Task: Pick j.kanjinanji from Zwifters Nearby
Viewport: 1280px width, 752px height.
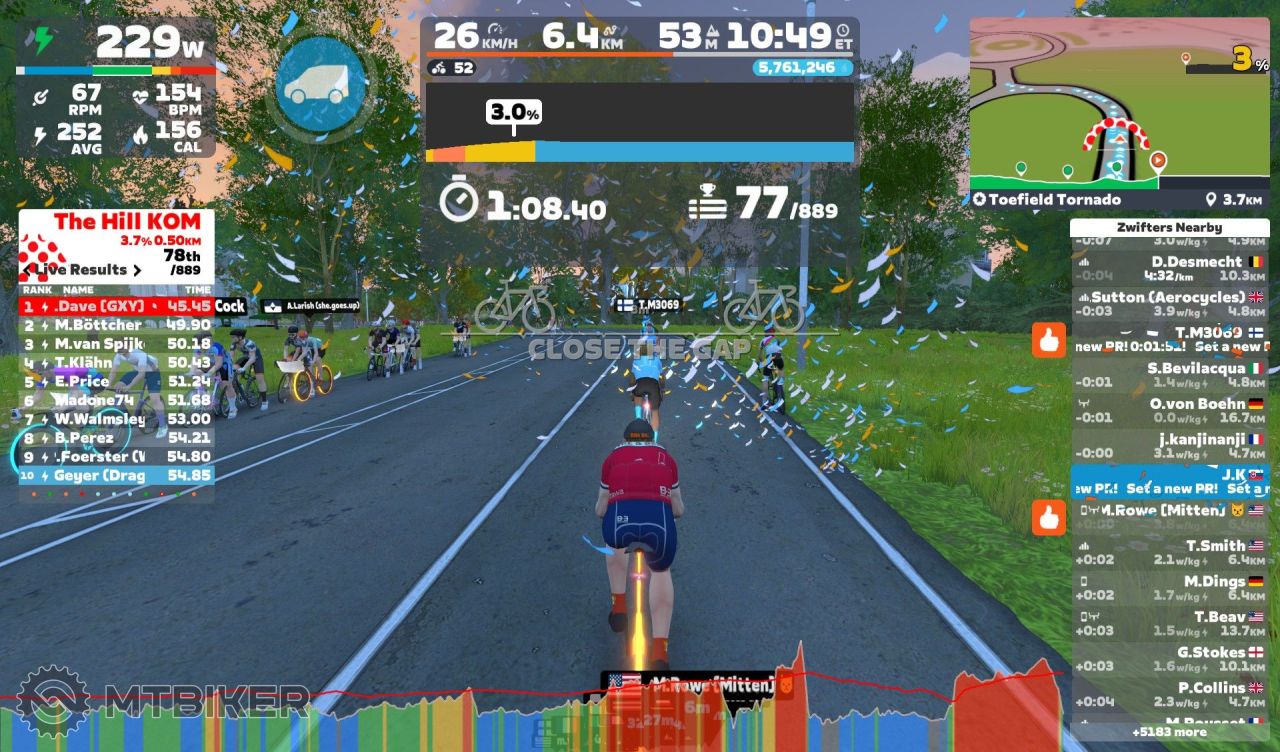Action: coord(1168,446)
